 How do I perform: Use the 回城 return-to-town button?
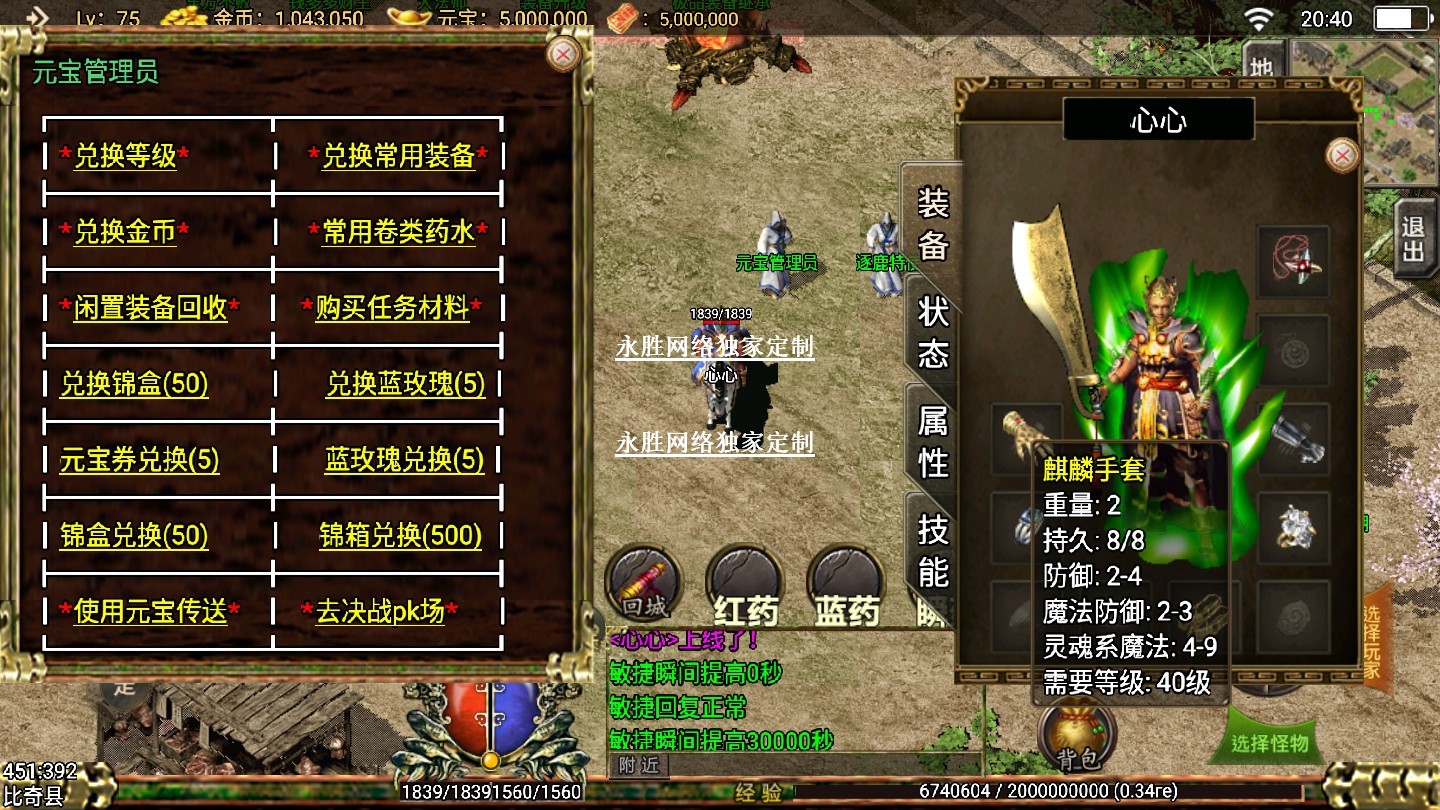[x=644, y=582]
